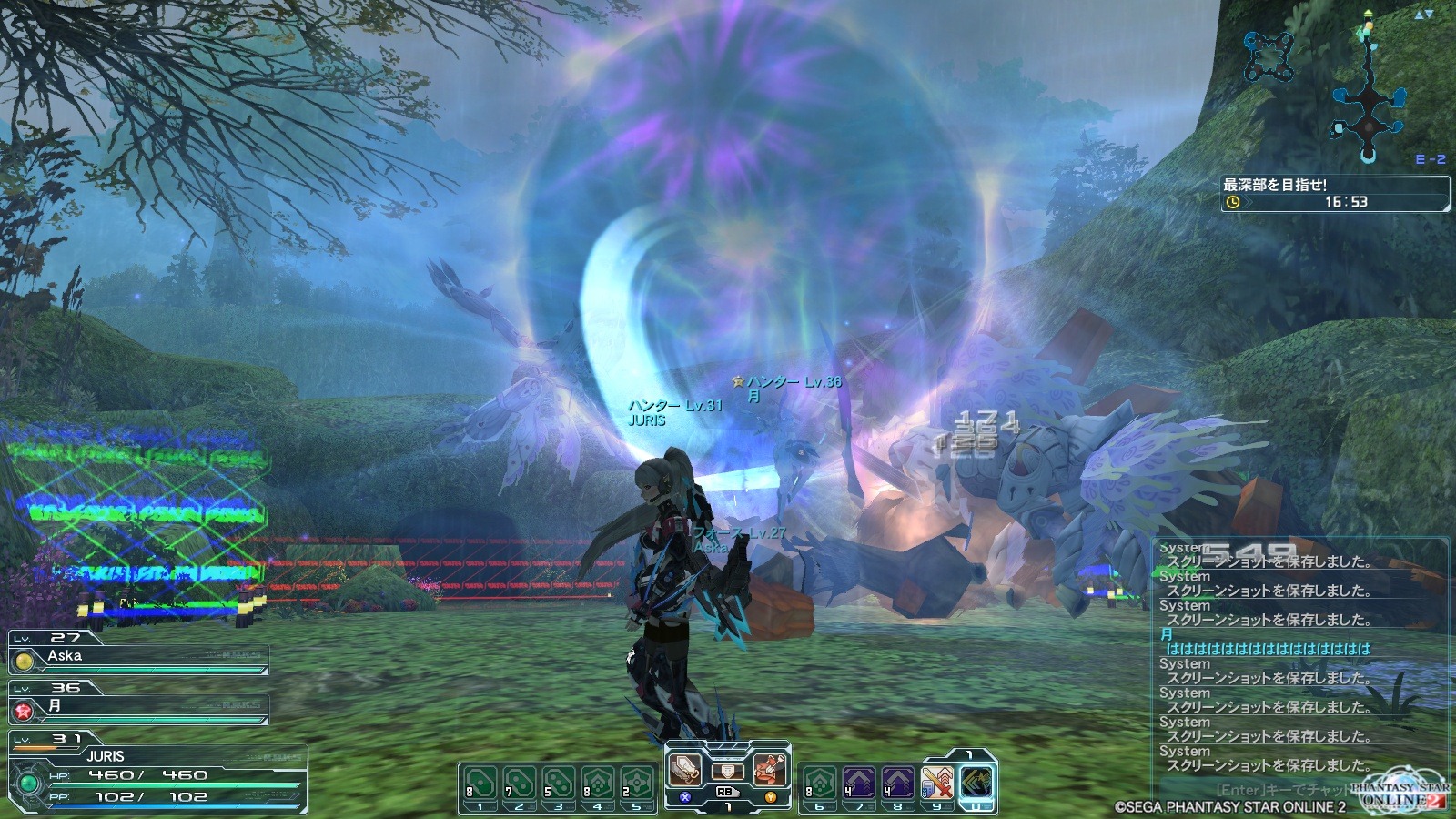Click the arrow toggle above the minimap
This screenshot has width=1456, height=819.
1423,15
